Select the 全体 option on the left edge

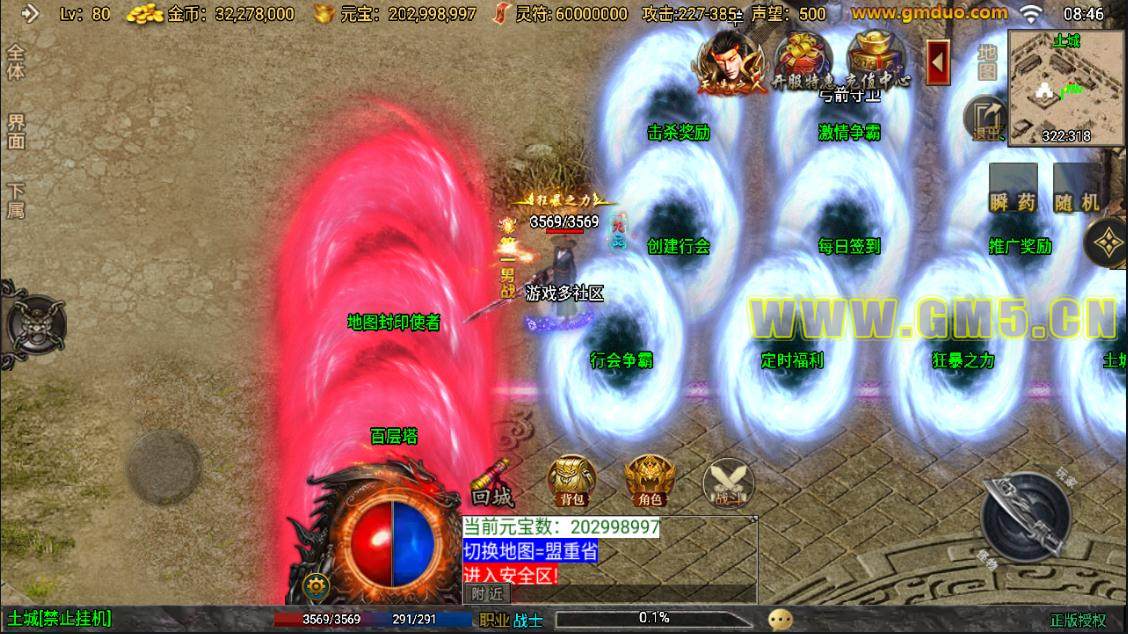16,62
